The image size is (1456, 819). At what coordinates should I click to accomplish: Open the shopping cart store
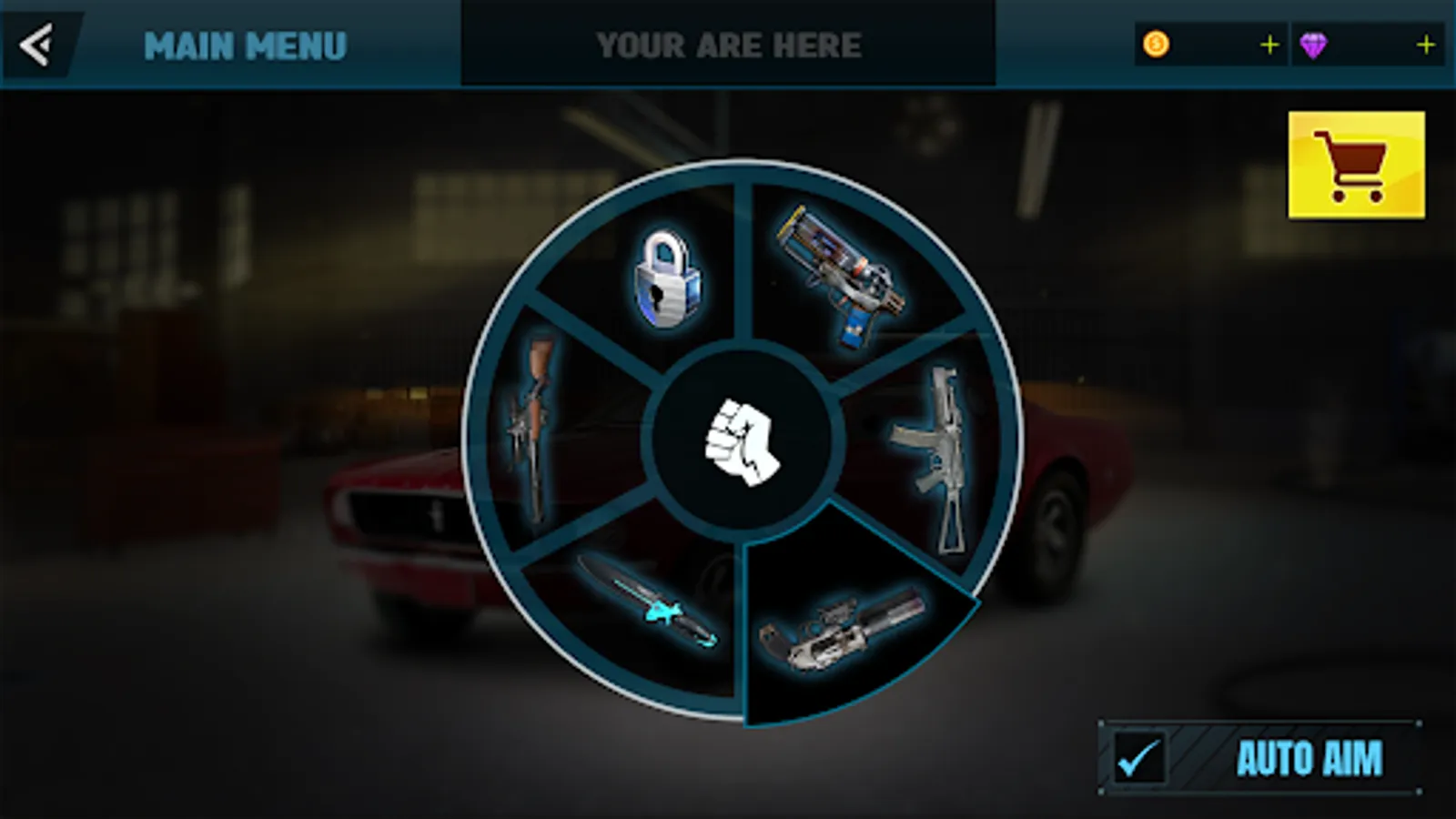pyautogui.click(x=1356, y=165)
